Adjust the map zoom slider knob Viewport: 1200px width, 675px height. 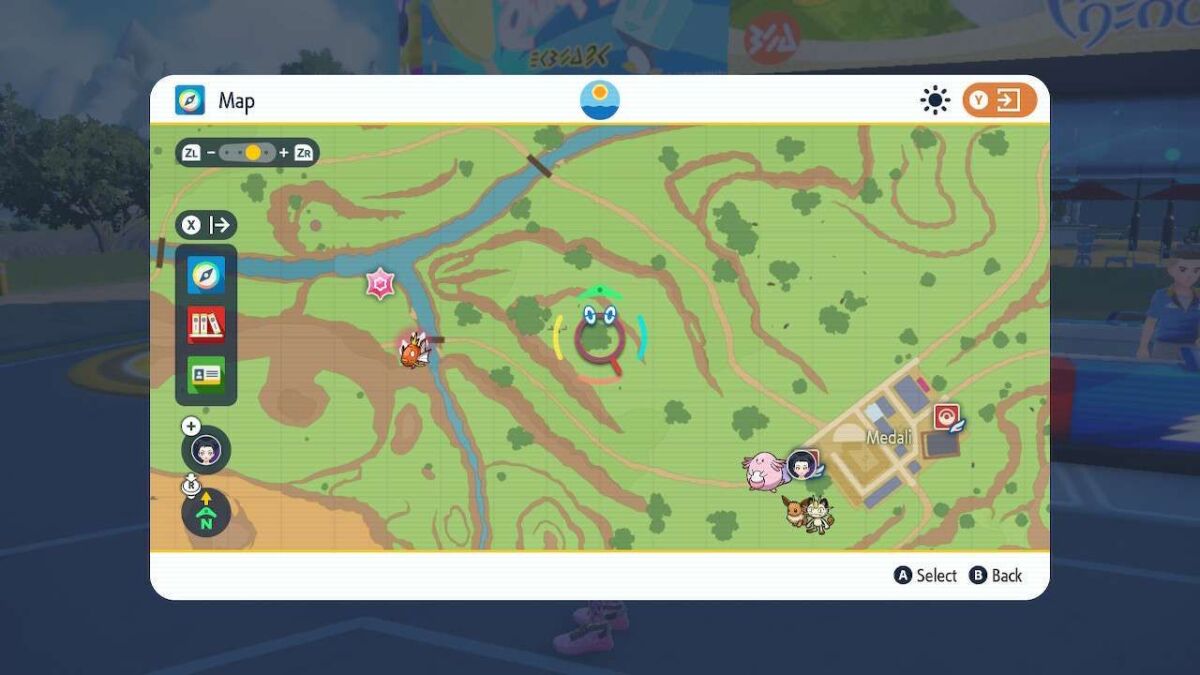[253, 153]
